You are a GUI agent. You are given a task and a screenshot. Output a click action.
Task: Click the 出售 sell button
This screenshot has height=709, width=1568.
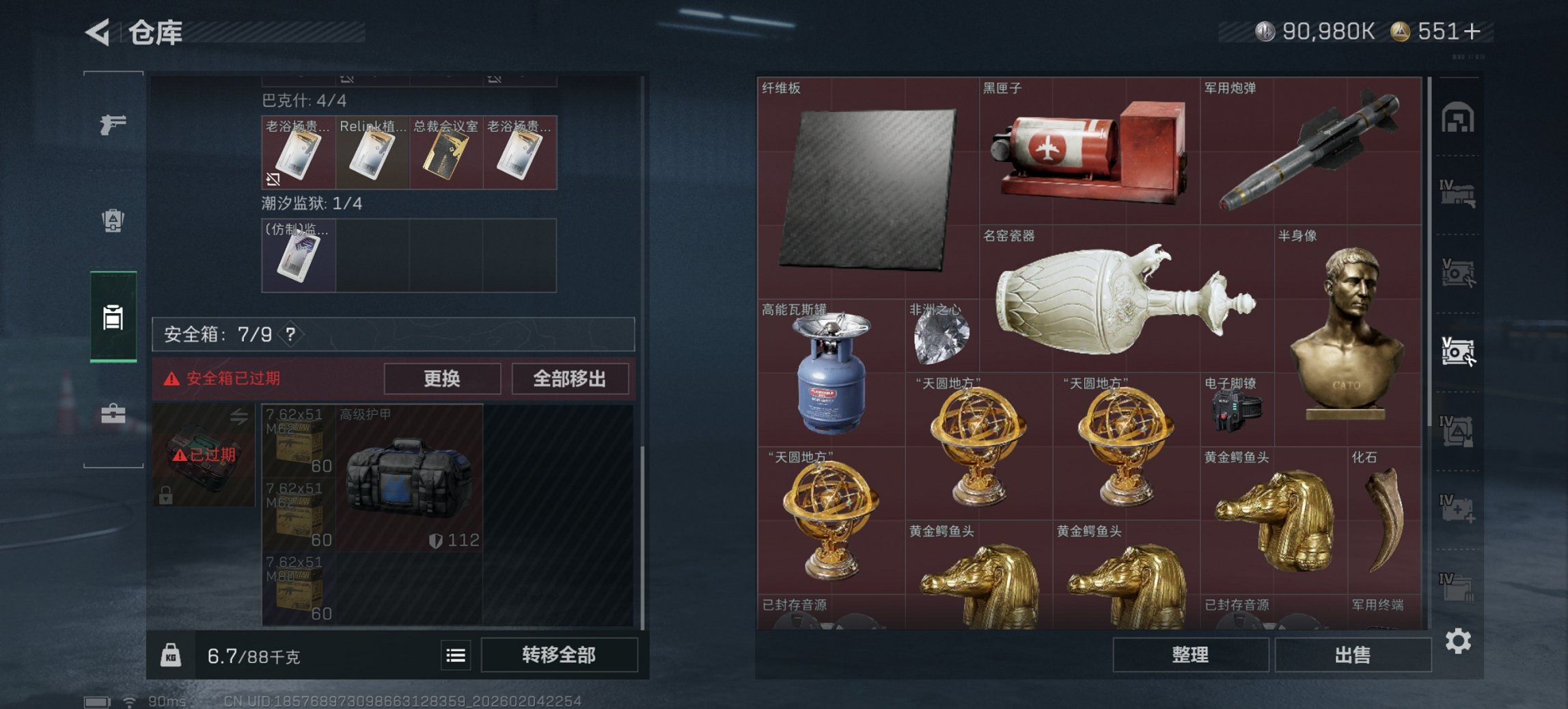click(x=1353, y=654)
